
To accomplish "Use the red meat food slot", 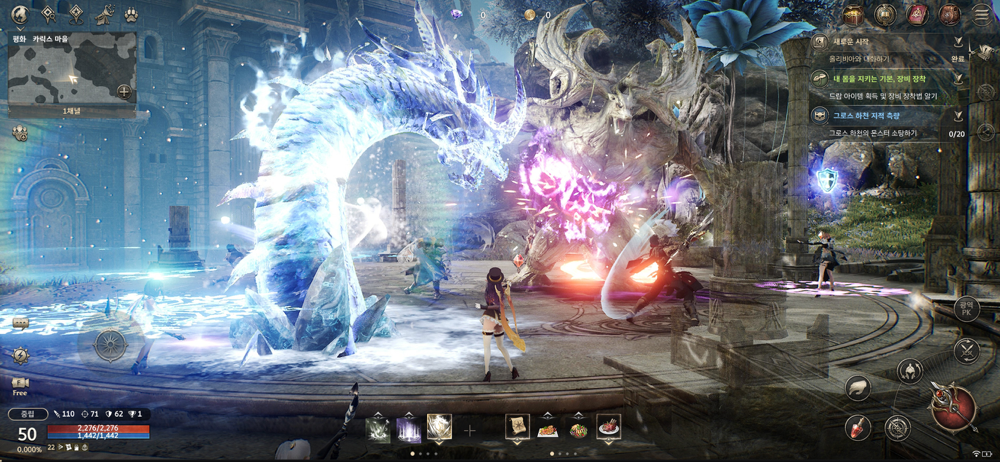I will pos(608,427).
